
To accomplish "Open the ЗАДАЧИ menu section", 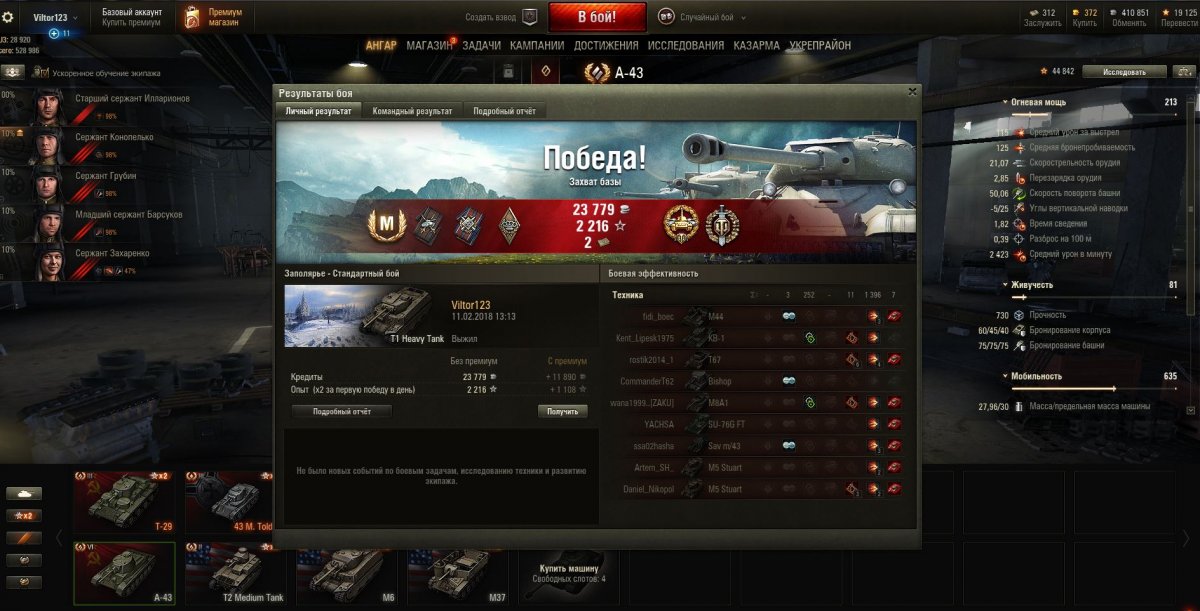I will (482, 45).
